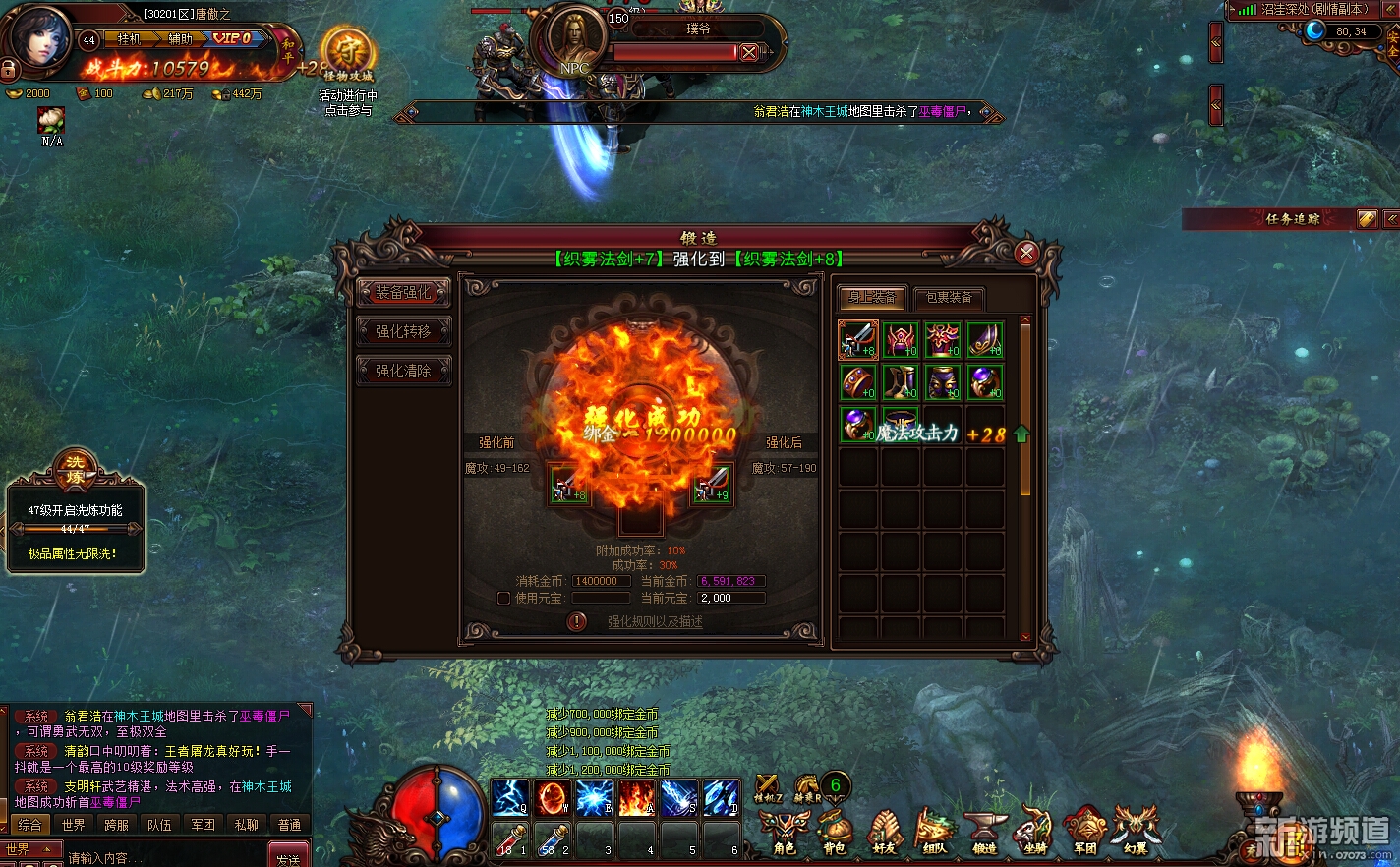The height and width of the screenshot is (867, 1400).
Task: Choose the 强化清除 option
Action: tap(403, 371)
